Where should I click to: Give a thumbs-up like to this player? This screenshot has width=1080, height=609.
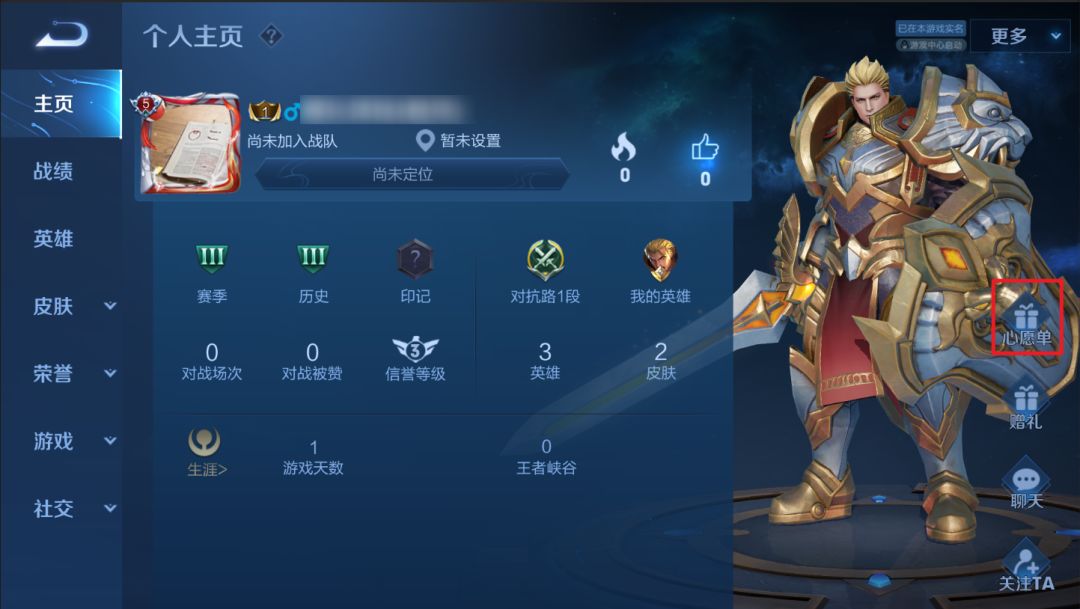(x=705, y=151)
